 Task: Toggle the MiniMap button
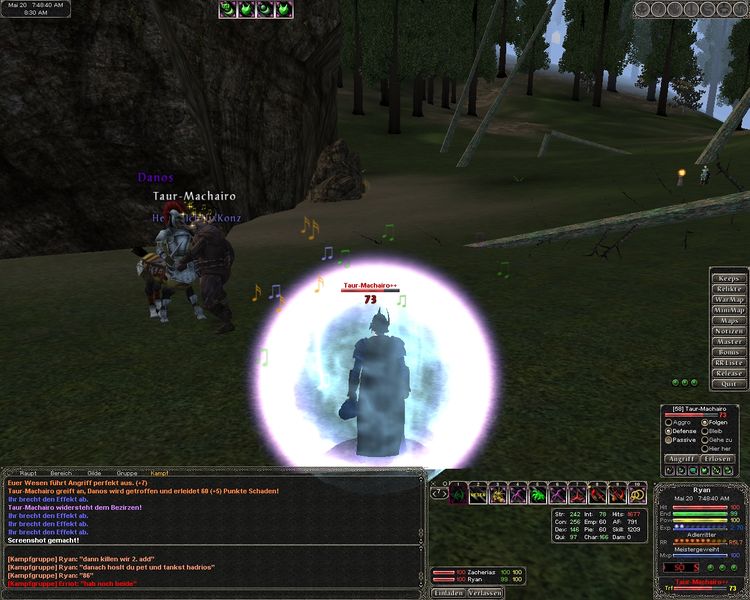point(729,310)
